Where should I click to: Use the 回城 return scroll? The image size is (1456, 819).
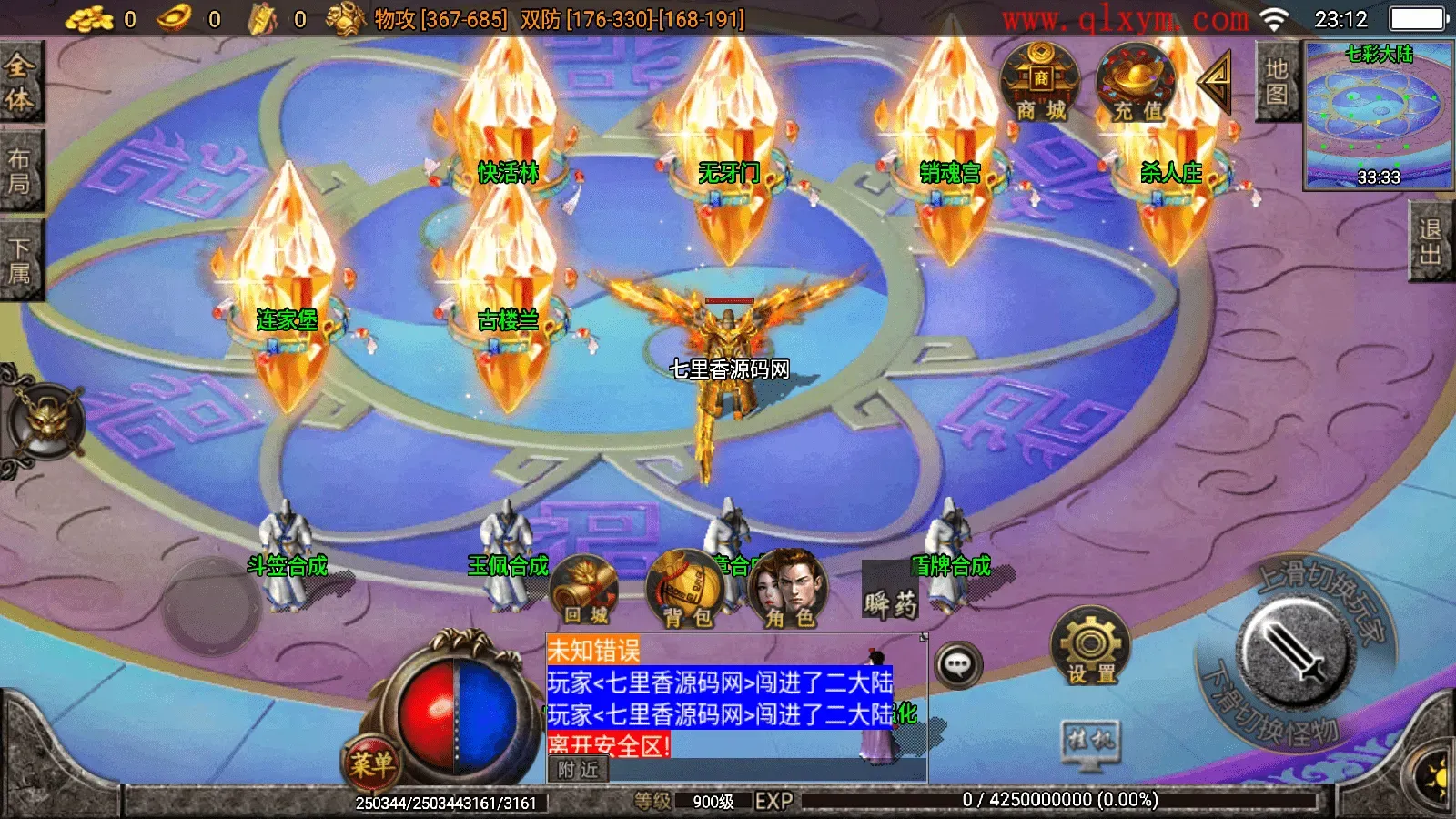[584, 591]
